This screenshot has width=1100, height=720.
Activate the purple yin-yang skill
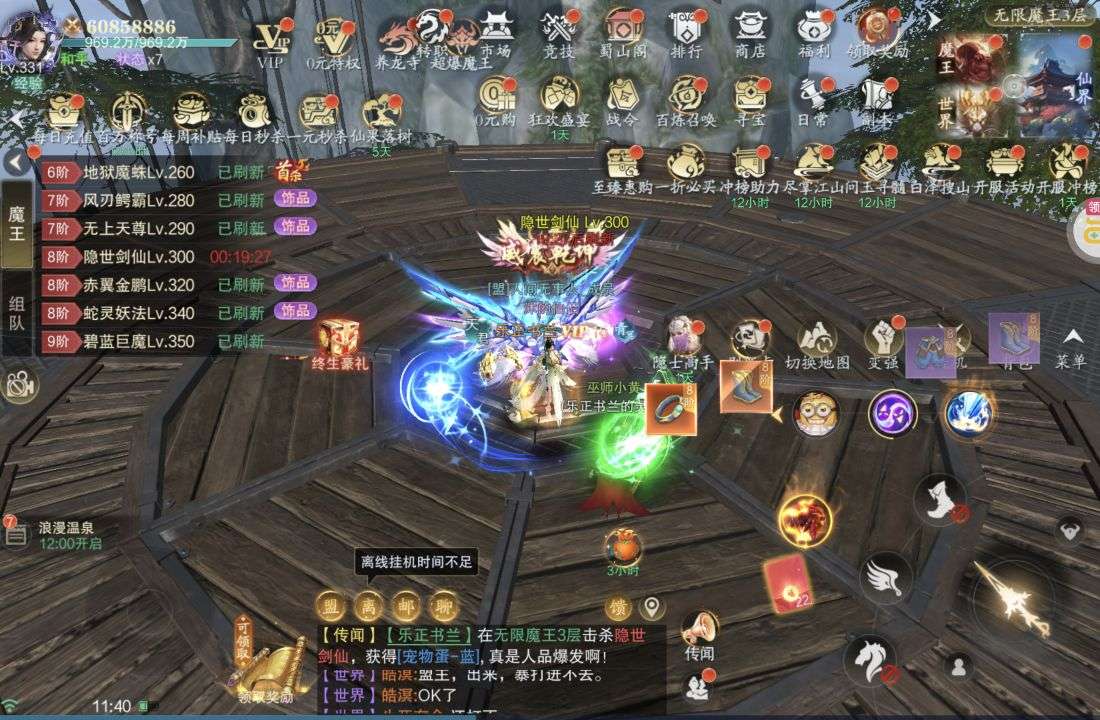(x=892, y=413)
